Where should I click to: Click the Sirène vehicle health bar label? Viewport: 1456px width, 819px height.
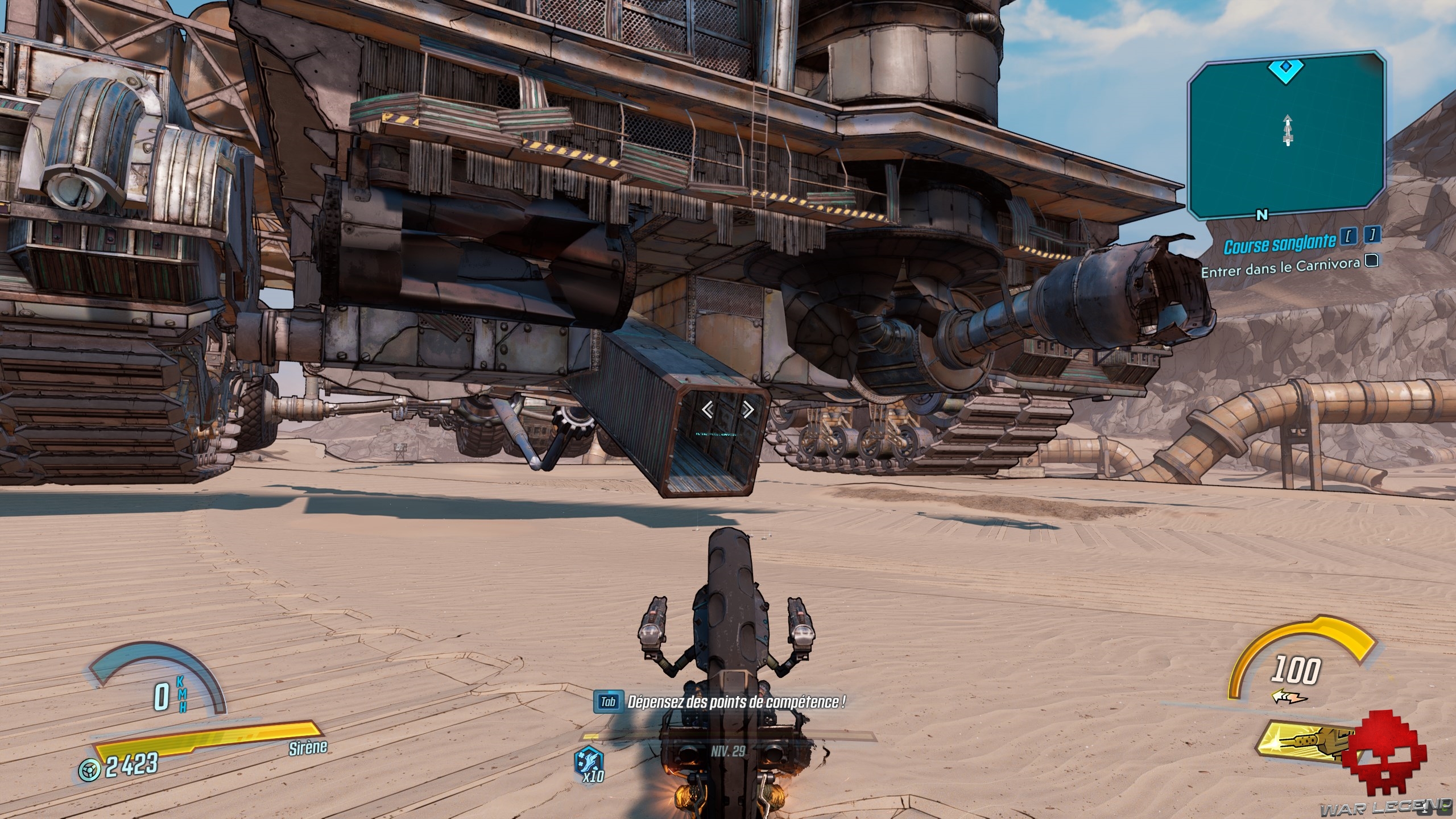pos(307,746)
